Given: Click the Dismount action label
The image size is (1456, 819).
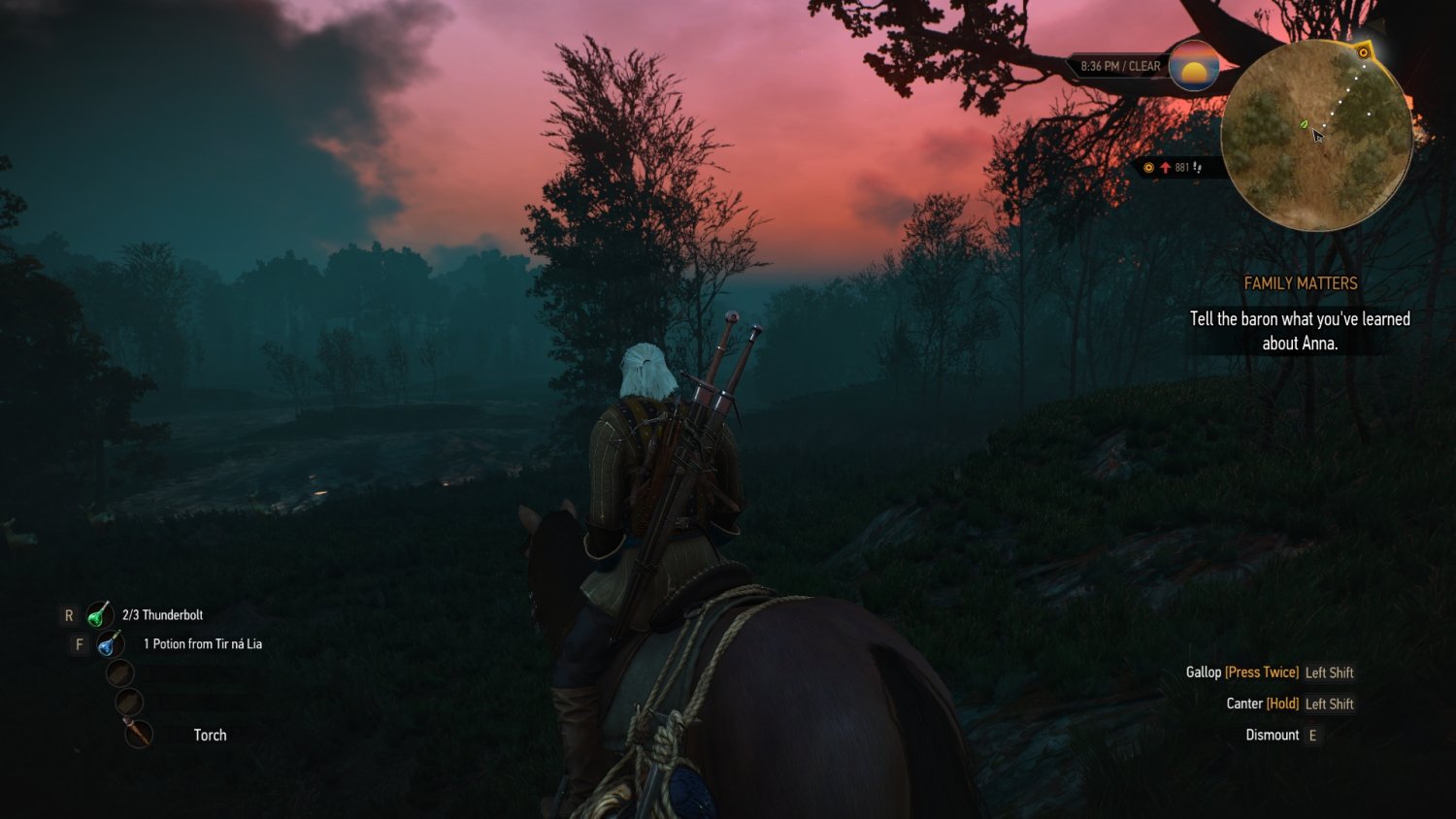Looking at the screenshot, I should [1271, 735].
